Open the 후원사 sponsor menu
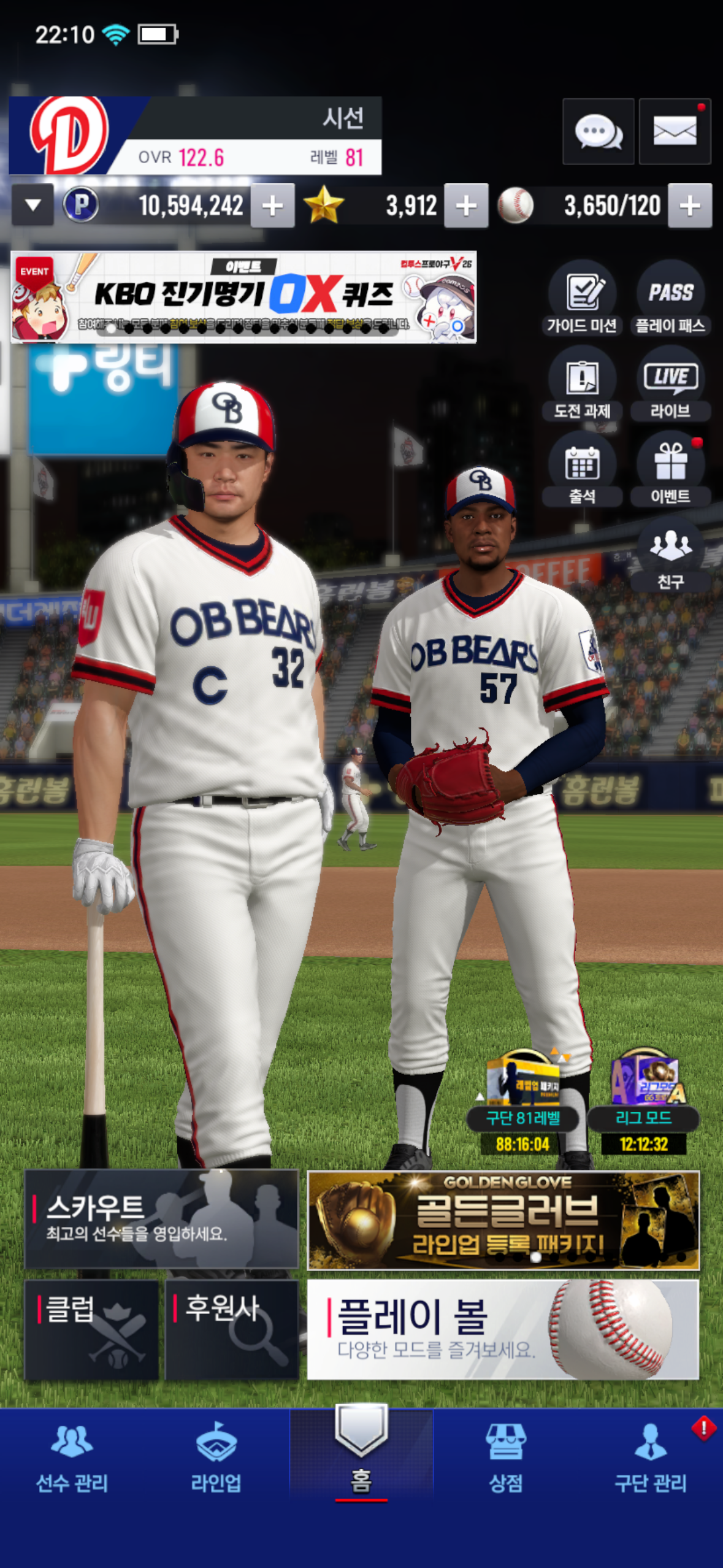Image resolution: width=723 pixels, height=1568 pixels. (232, 1329)
